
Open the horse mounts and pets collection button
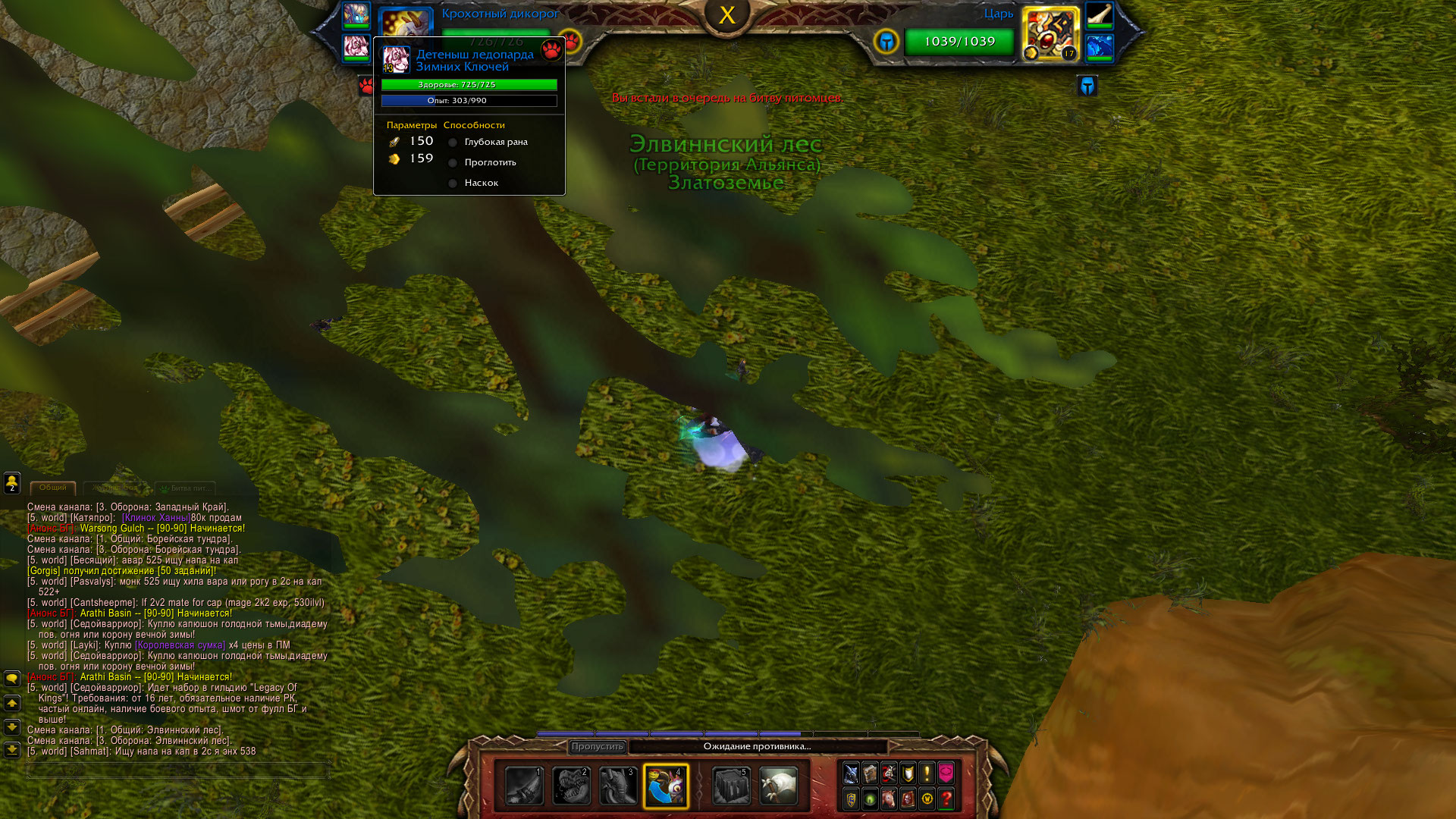point(889,799)
